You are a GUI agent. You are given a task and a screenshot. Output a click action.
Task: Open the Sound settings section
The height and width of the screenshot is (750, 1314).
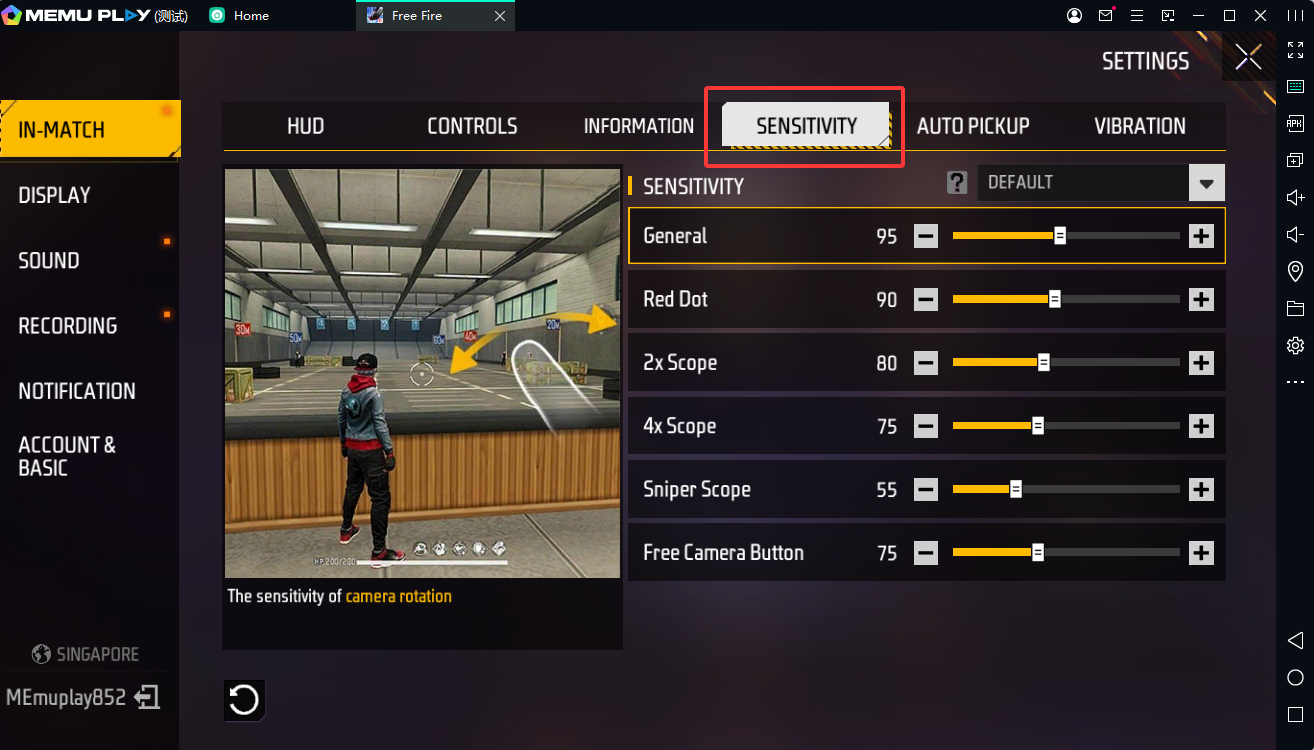pos(49,260)
